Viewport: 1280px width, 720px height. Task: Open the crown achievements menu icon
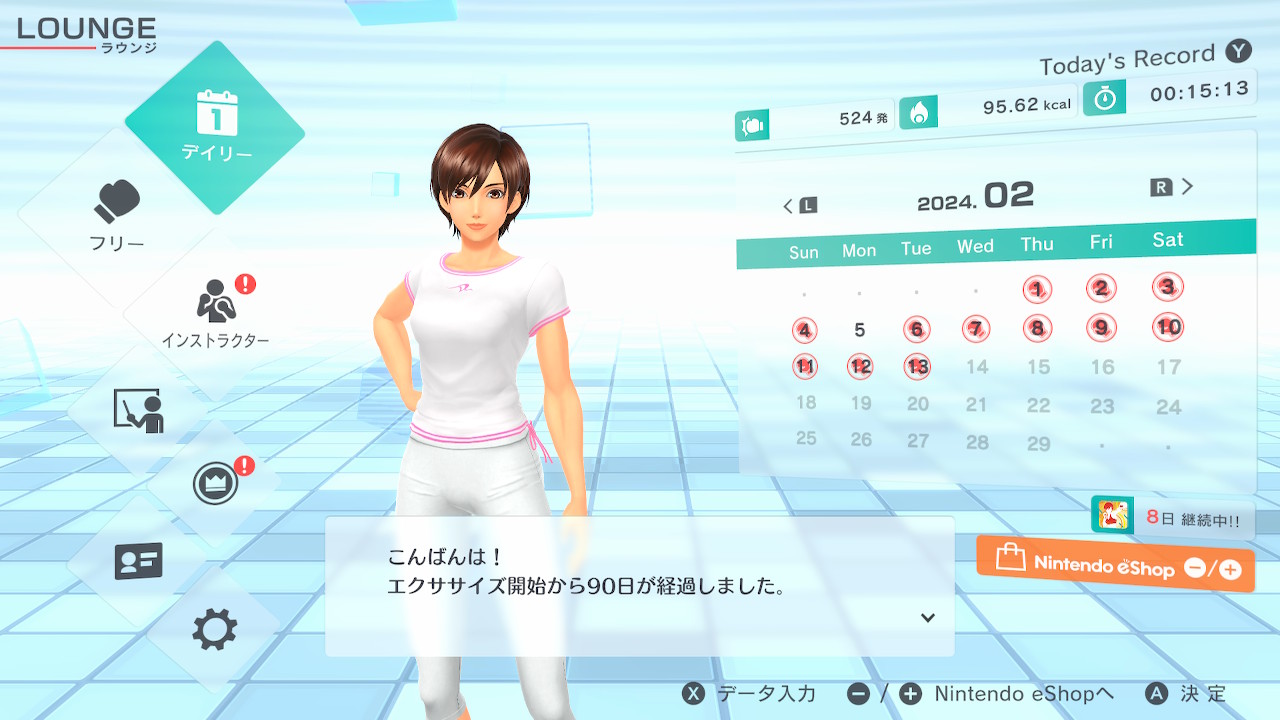(215, 484)
